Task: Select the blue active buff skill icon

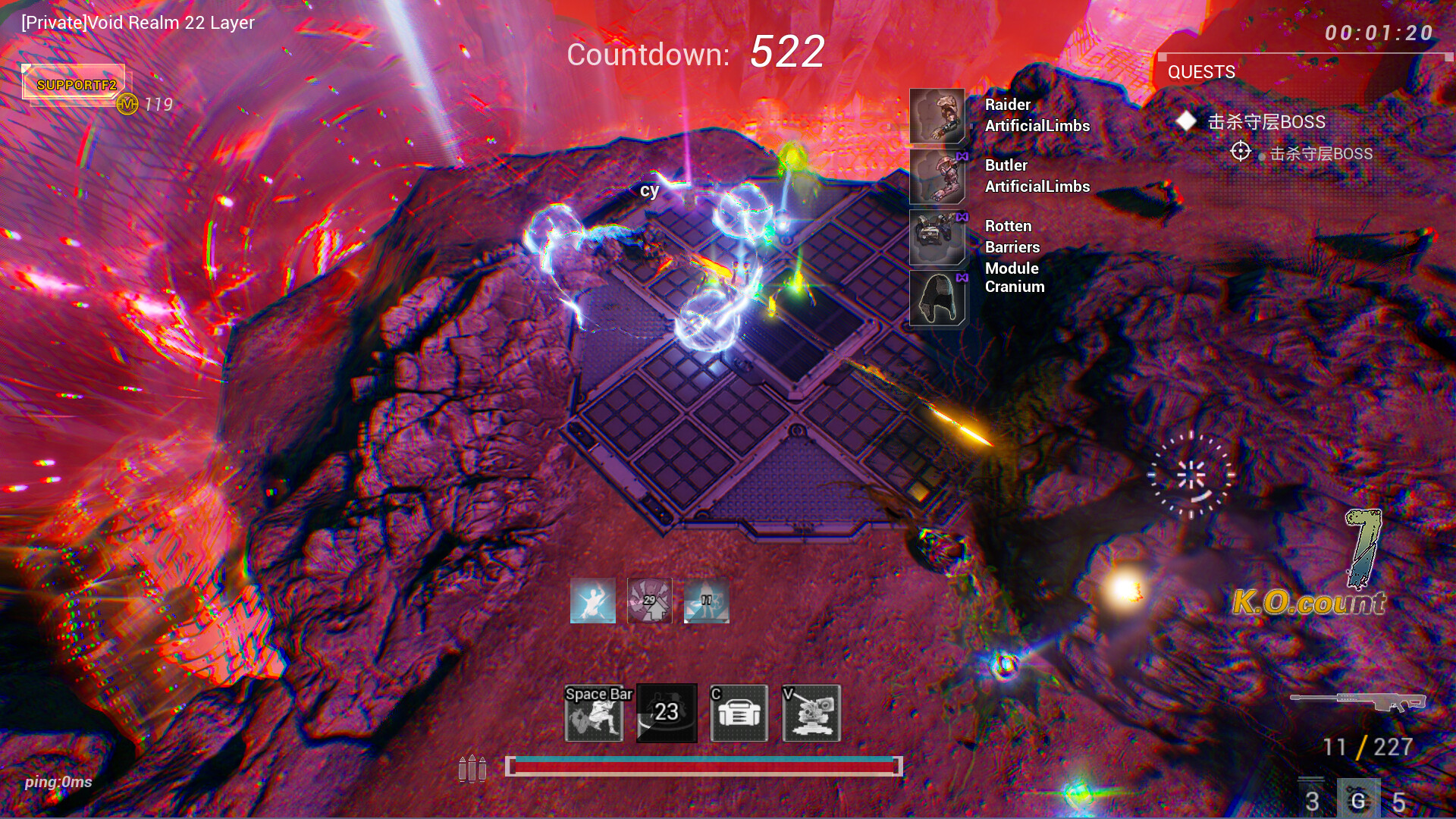Action: tap(593, 601)
